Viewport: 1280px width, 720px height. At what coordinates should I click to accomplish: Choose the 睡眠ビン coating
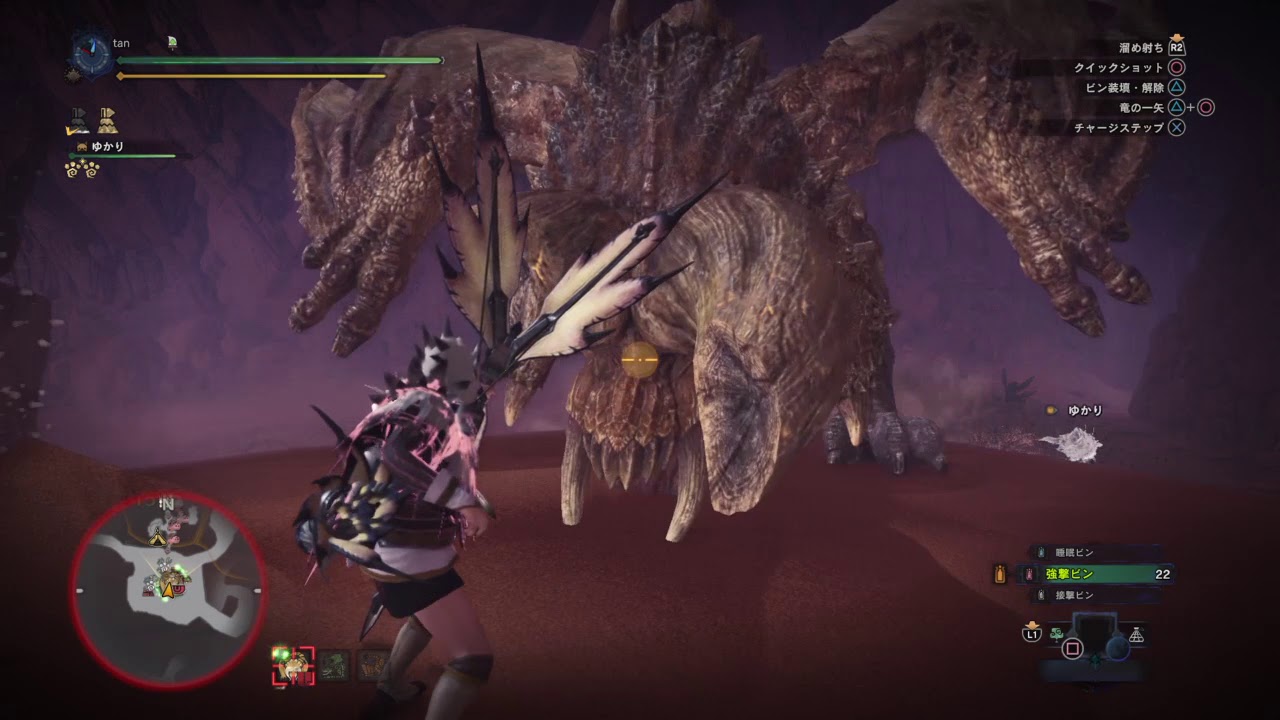coord(1075,552)
